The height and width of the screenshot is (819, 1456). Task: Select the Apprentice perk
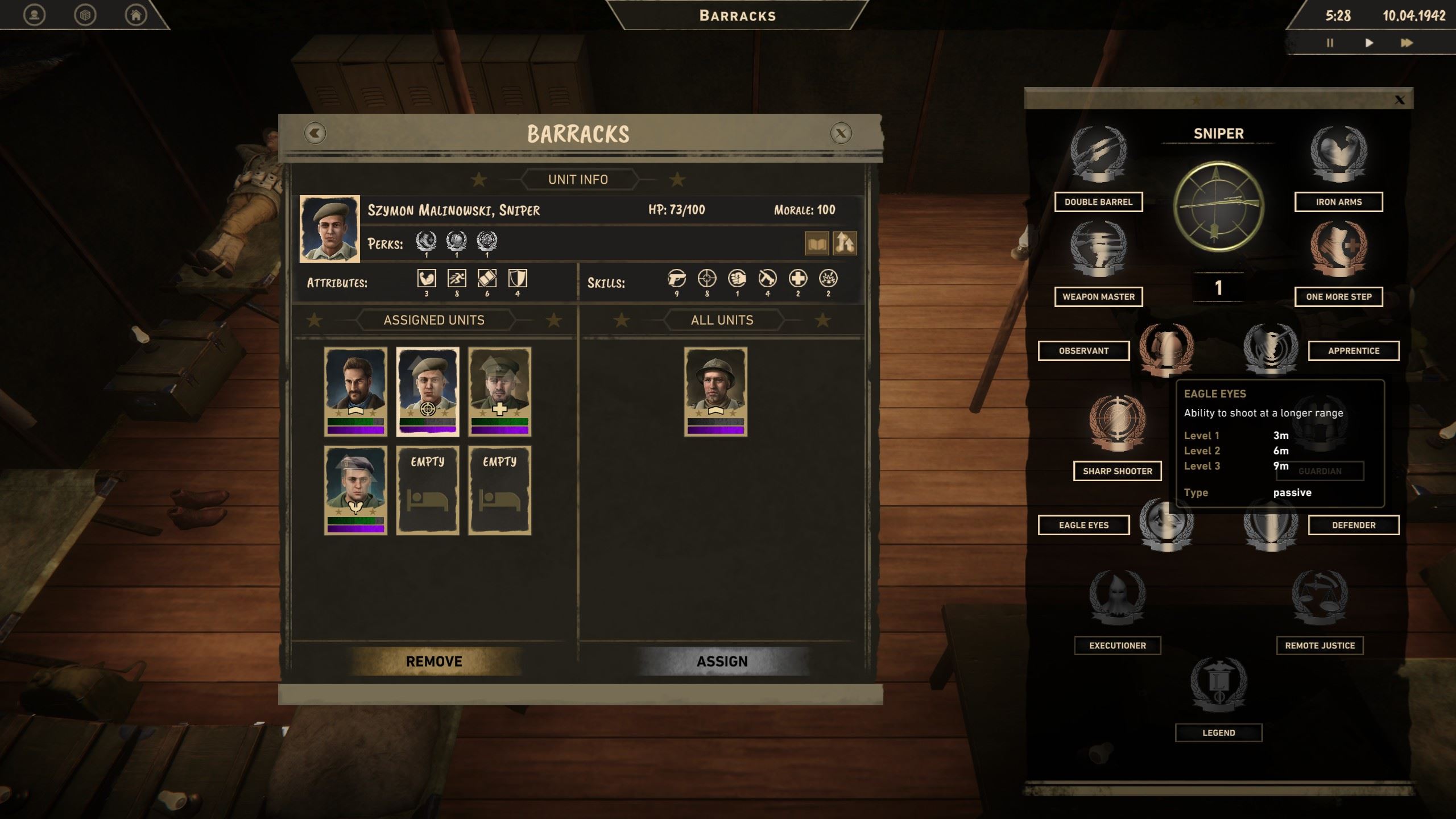click(1353, 351)
